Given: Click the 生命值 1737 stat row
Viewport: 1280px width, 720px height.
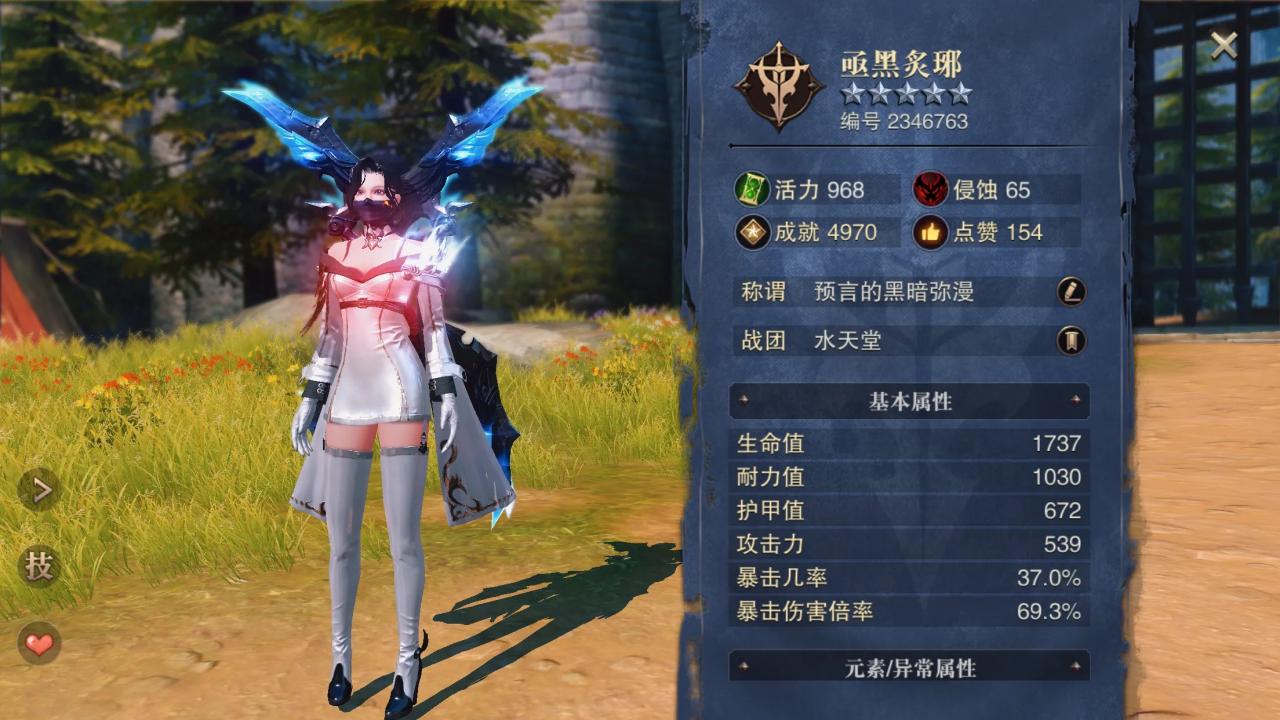Looking at the screenshot, I should (x=911, y=443).
